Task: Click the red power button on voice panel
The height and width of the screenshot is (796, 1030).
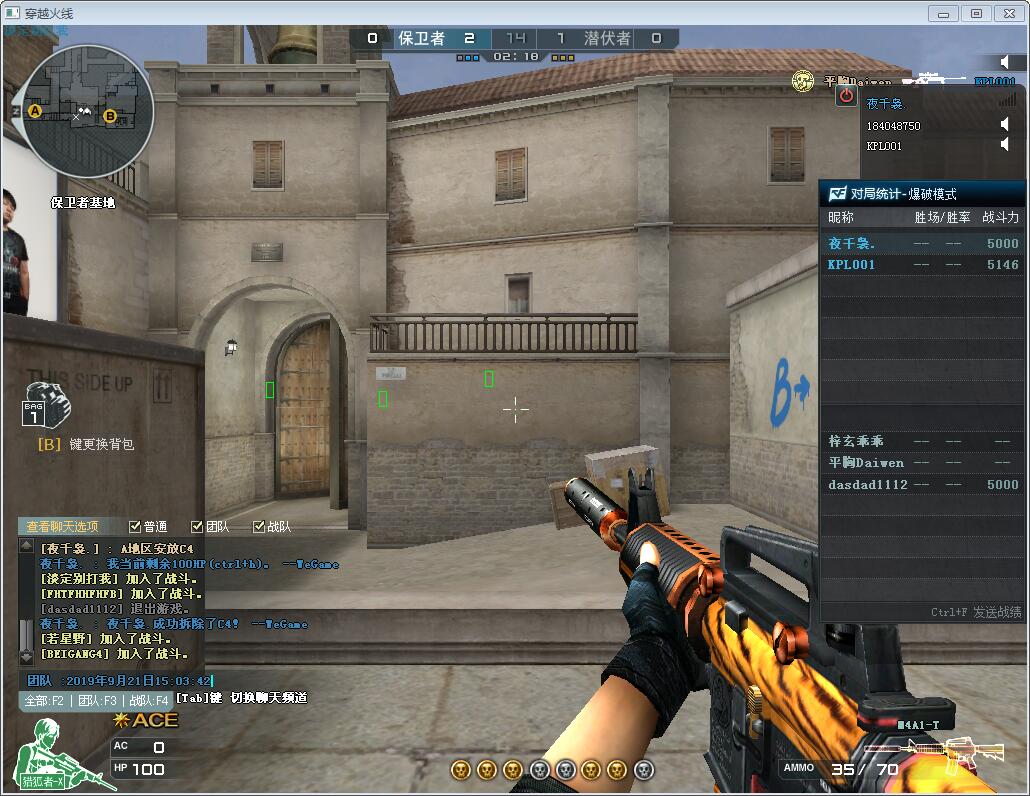Action: click(x=846, y=95)
